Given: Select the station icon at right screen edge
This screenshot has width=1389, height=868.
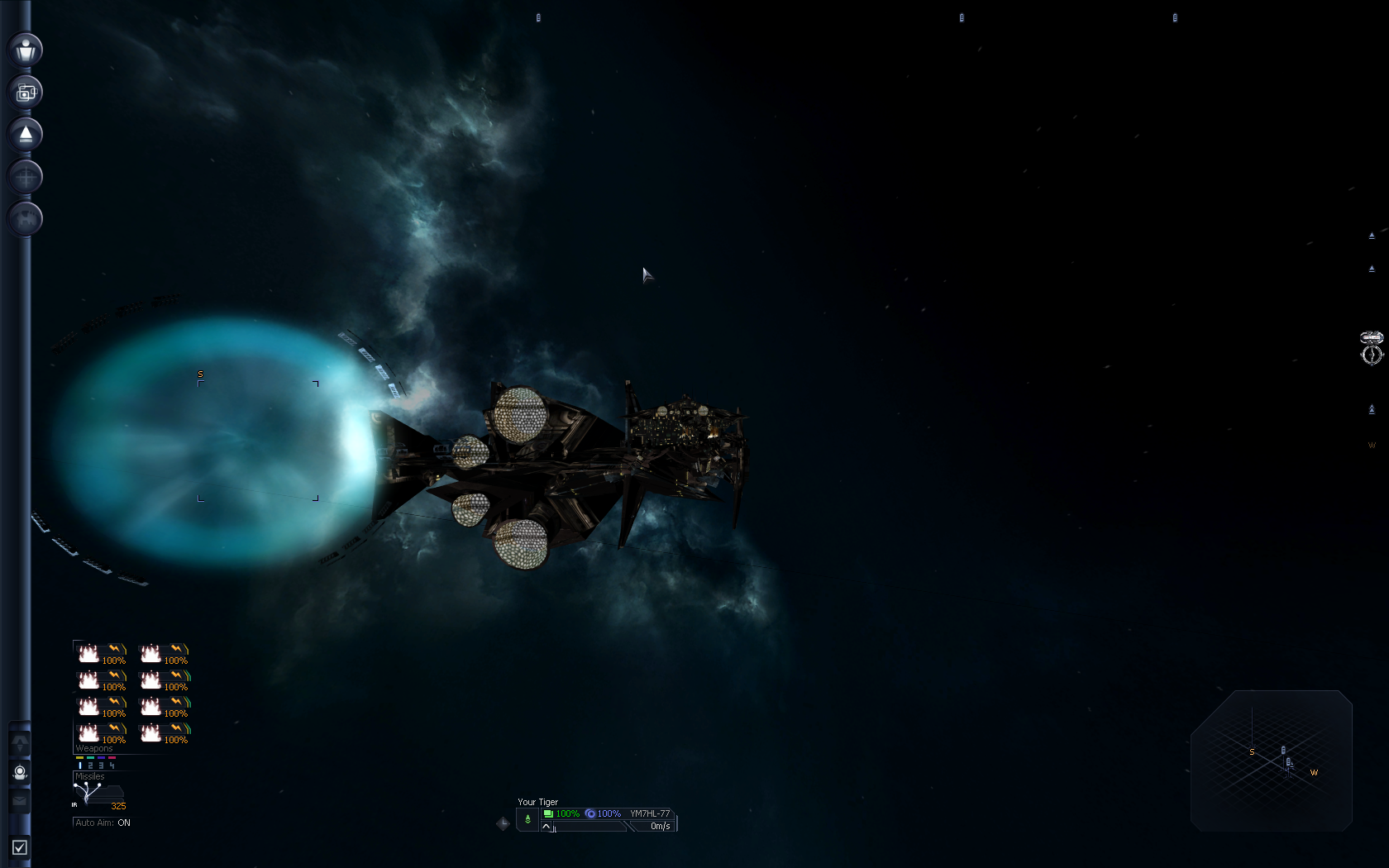Looking at the screenshot, I should (1372, 347).
